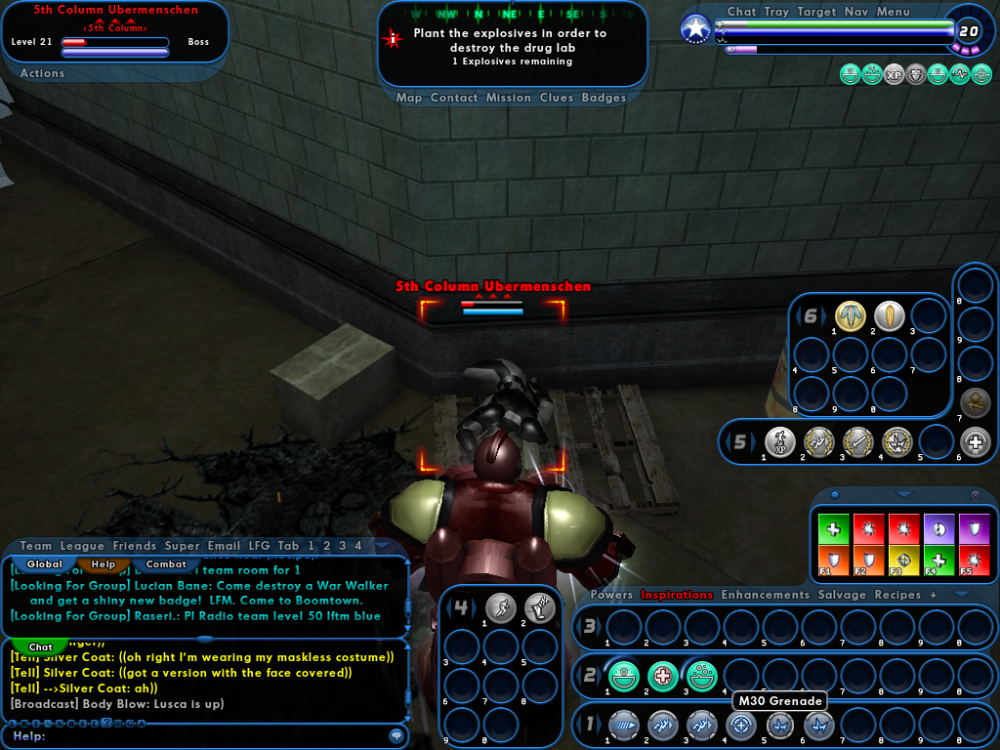Viewport: 1000px width, 750px height.
Task: Open the Email window
Action: tap(224, 546)
